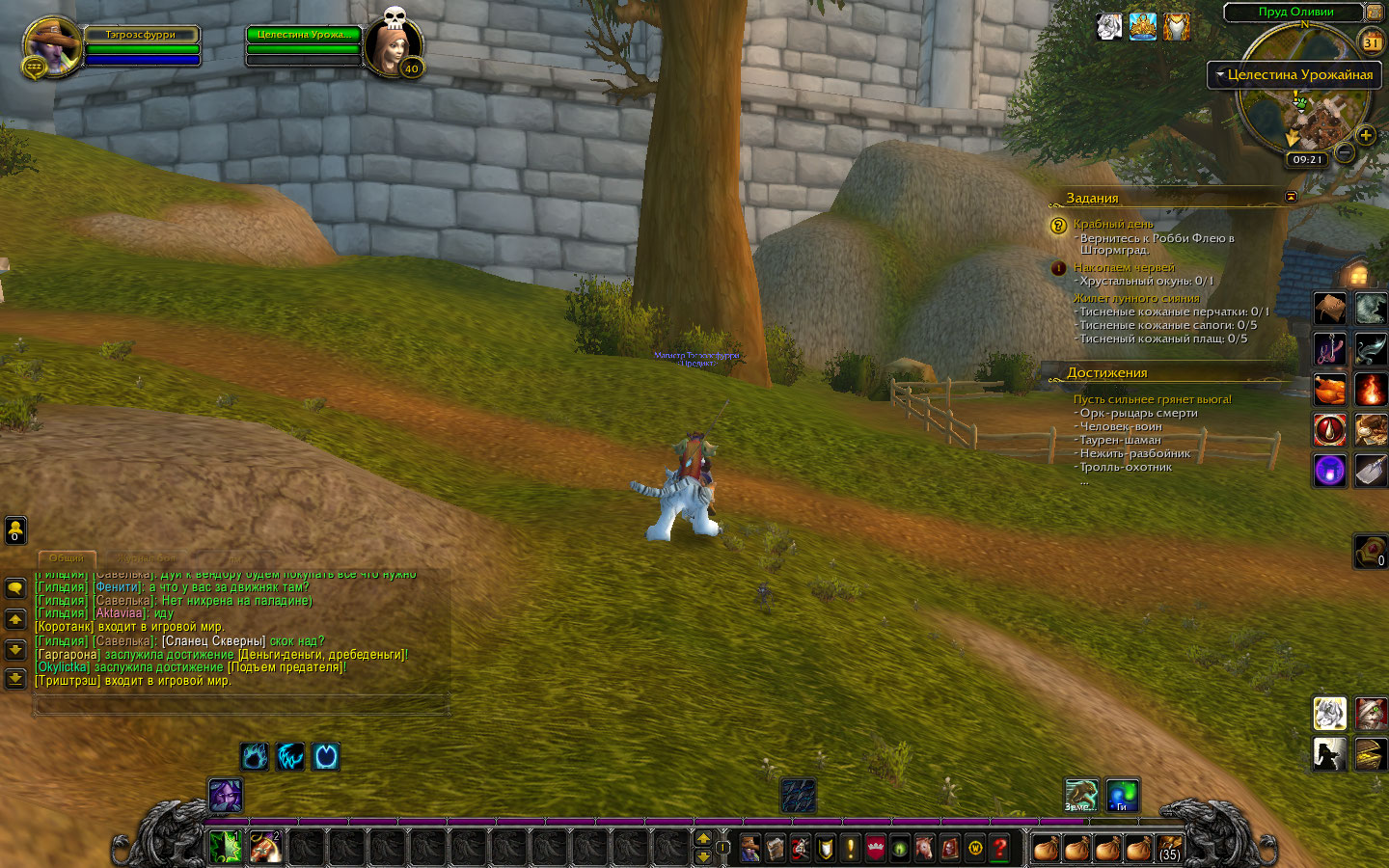The width and height of the screenshot is (1389, 868).
Task: Open the world map button beside Пруд Оливии
Action: pyautogui.click(x=1374, y=12)
